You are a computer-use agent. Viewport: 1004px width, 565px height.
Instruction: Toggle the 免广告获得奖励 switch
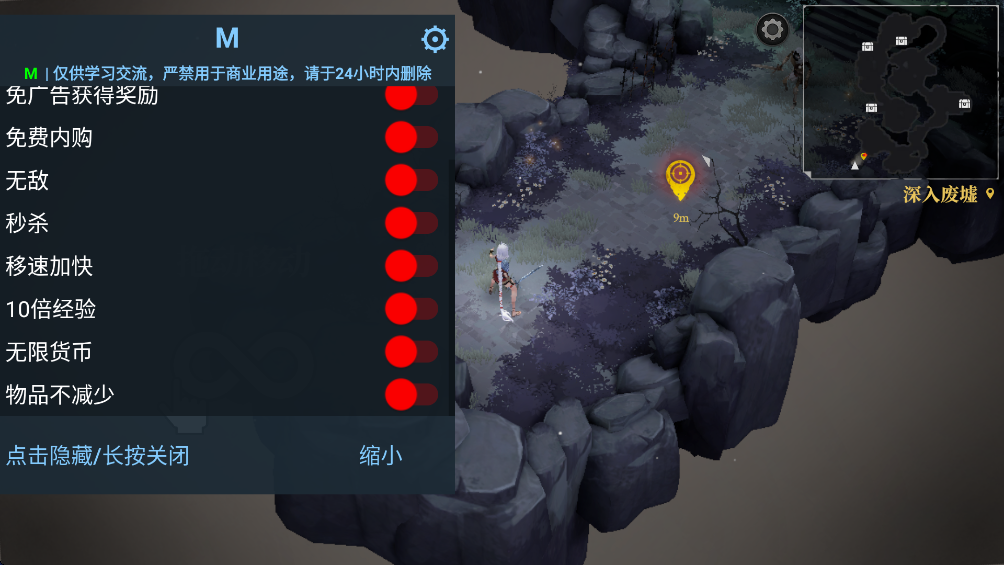pos(411,96)
